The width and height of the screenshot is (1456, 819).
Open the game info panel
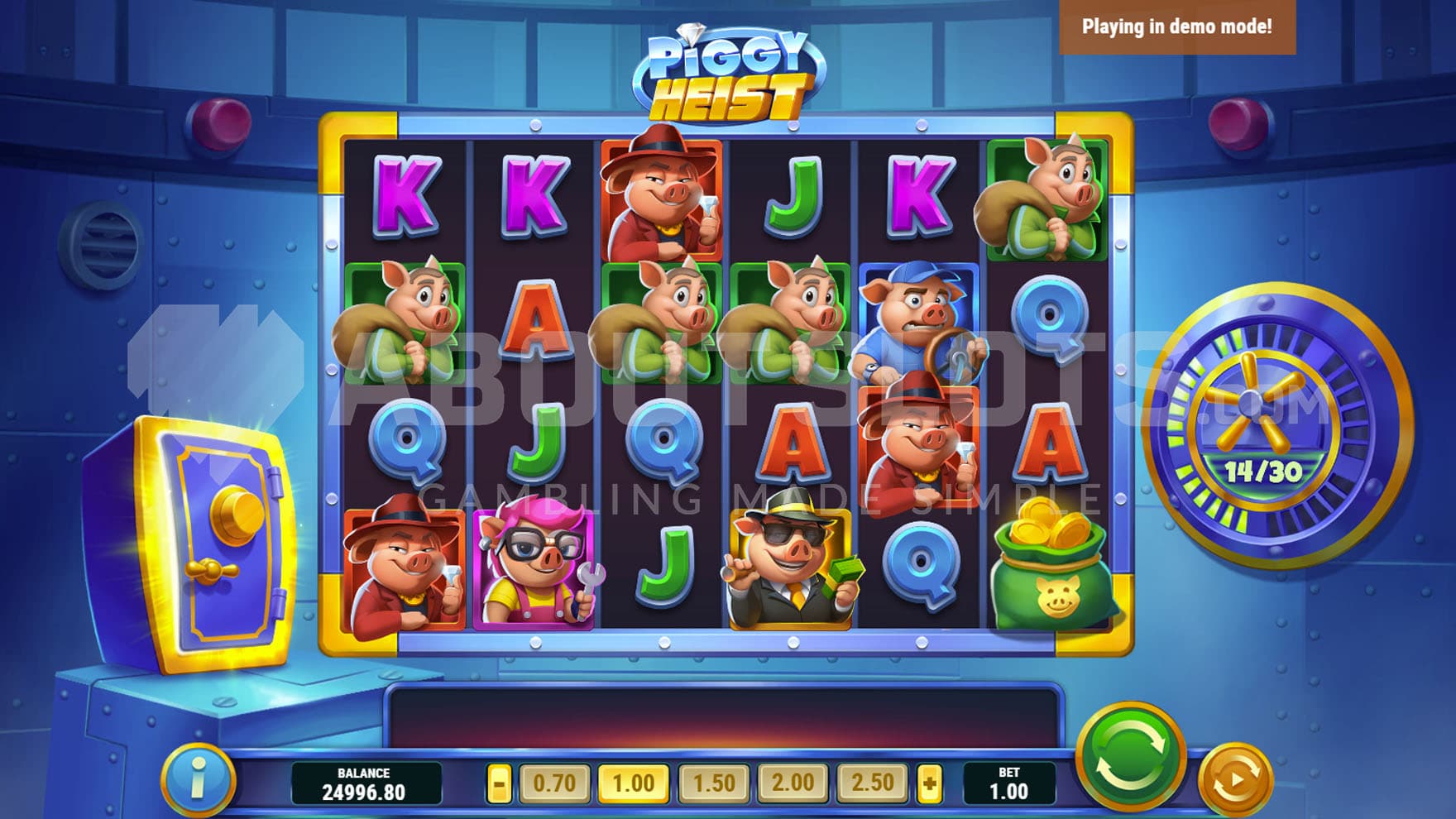198,780
